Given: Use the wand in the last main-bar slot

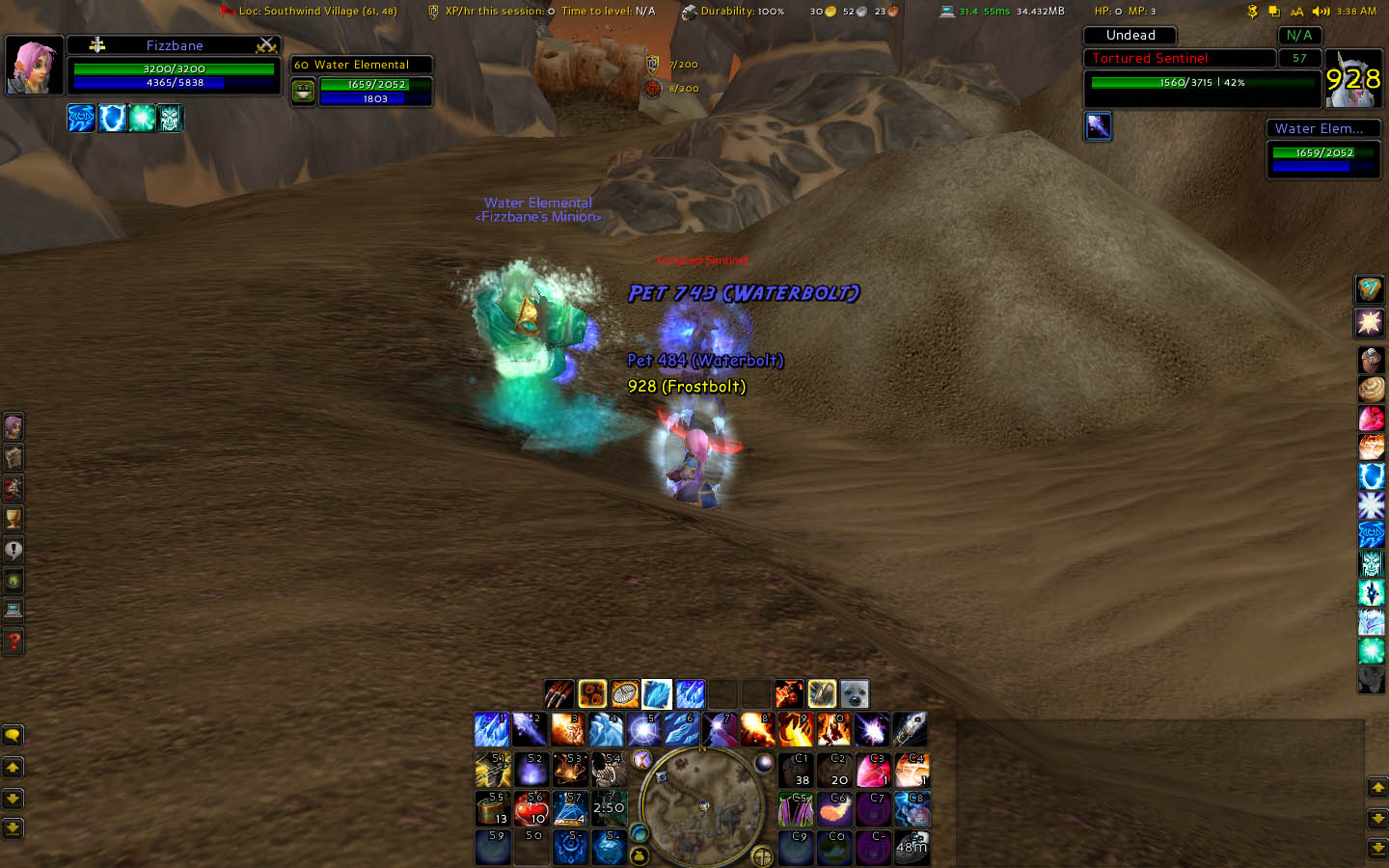Looking at the screenshot, I should coord(910,730).
